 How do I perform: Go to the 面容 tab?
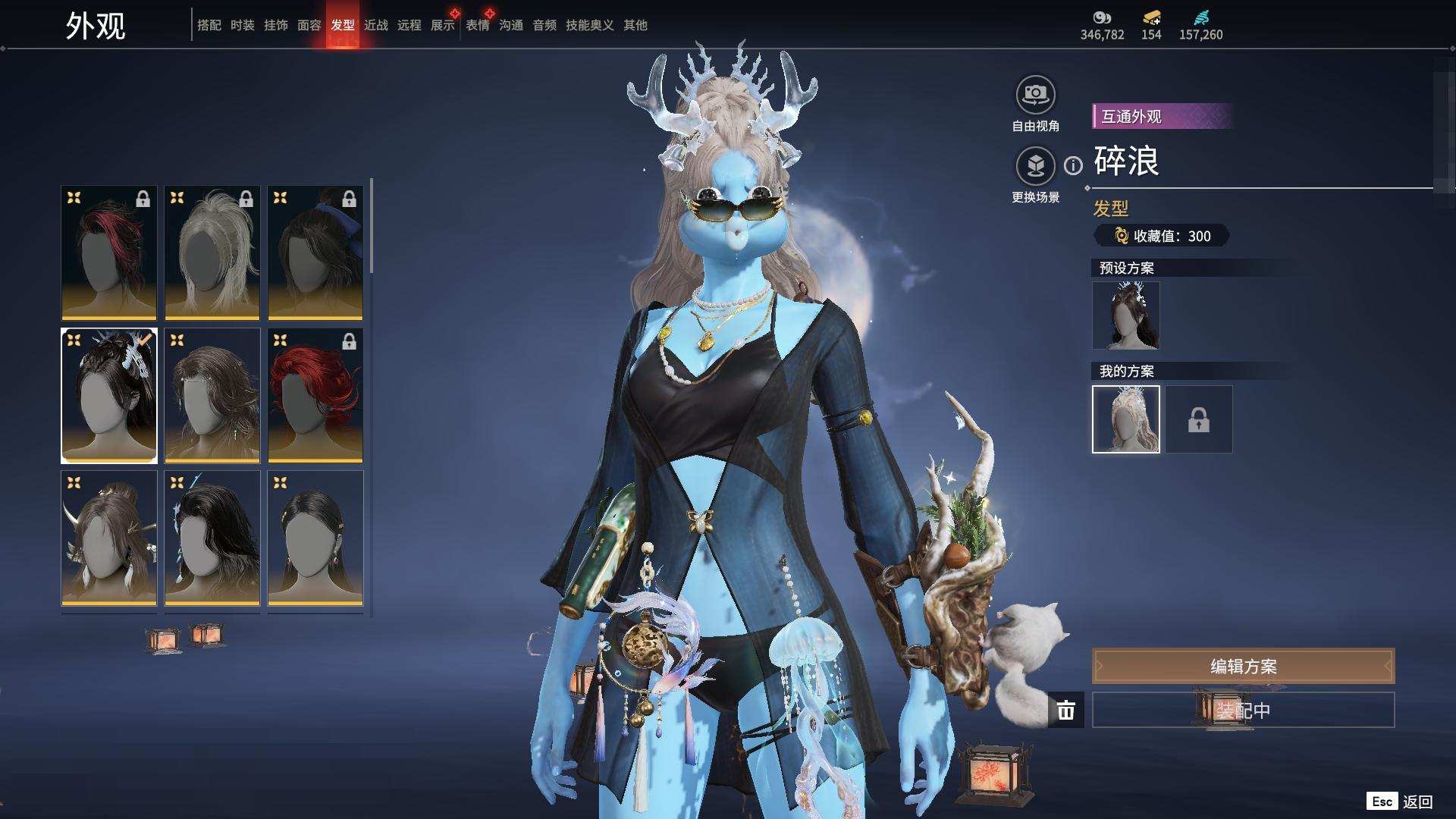coord(309,25)
